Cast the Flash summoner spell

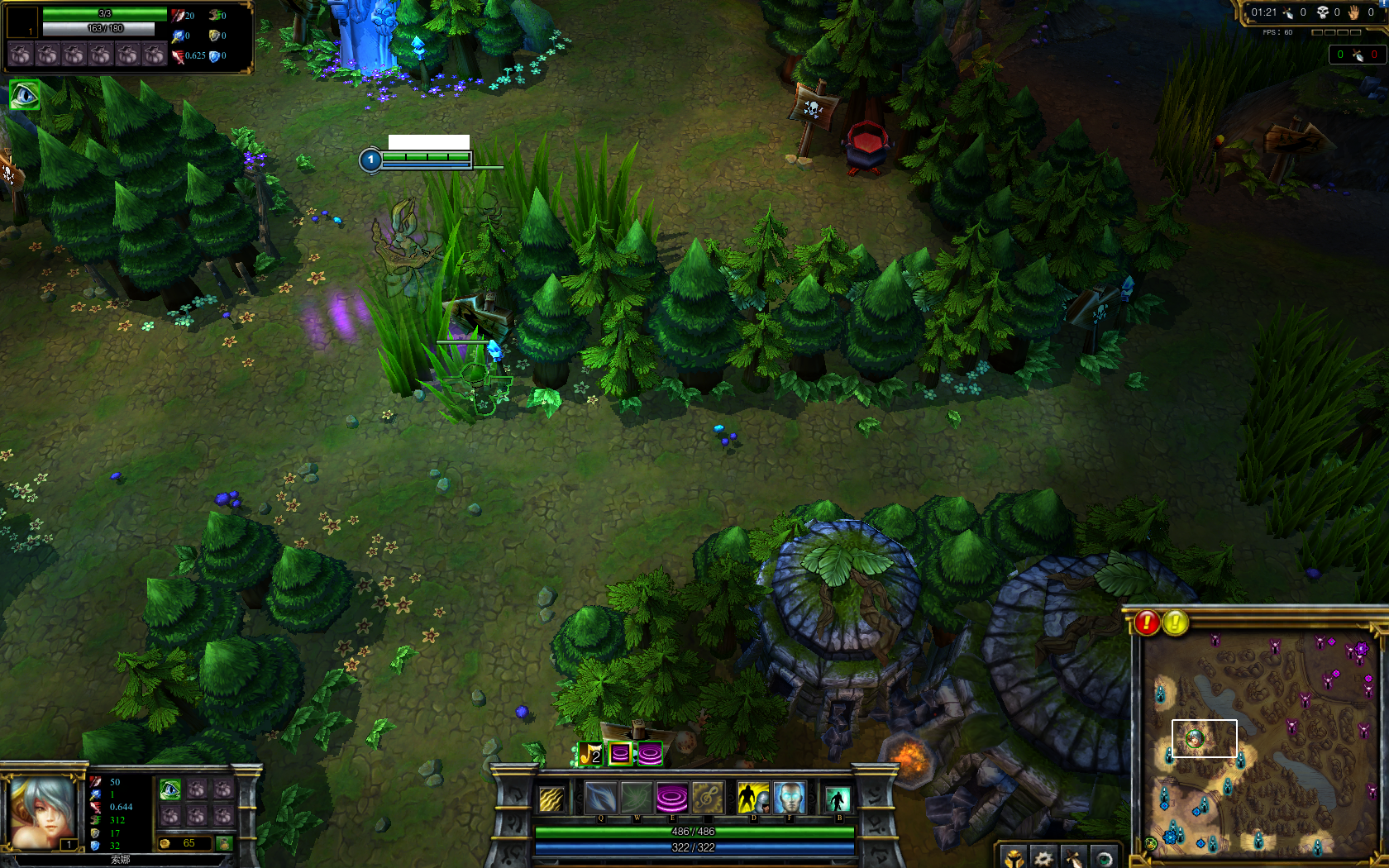[752, 799]
